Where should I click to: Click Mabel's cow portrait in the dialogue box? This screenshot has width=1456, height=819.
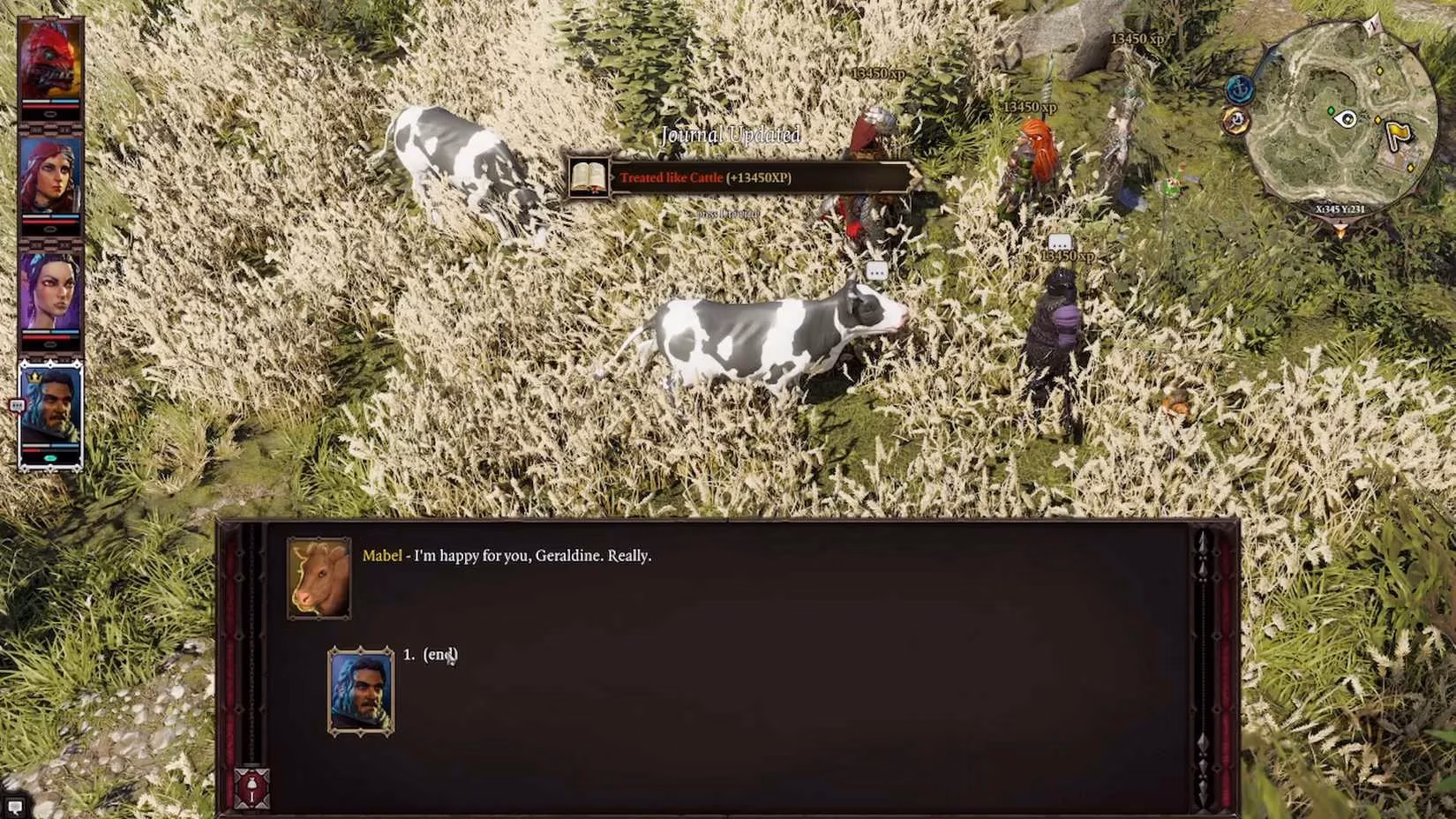pyautogui.click(x=319, y=578)
